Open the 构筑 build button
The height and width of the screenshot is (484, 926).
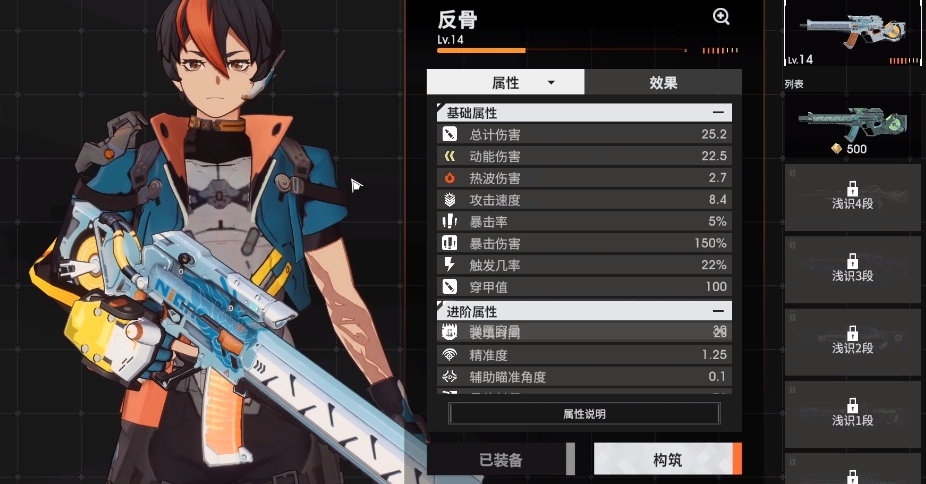coord(667,460)
